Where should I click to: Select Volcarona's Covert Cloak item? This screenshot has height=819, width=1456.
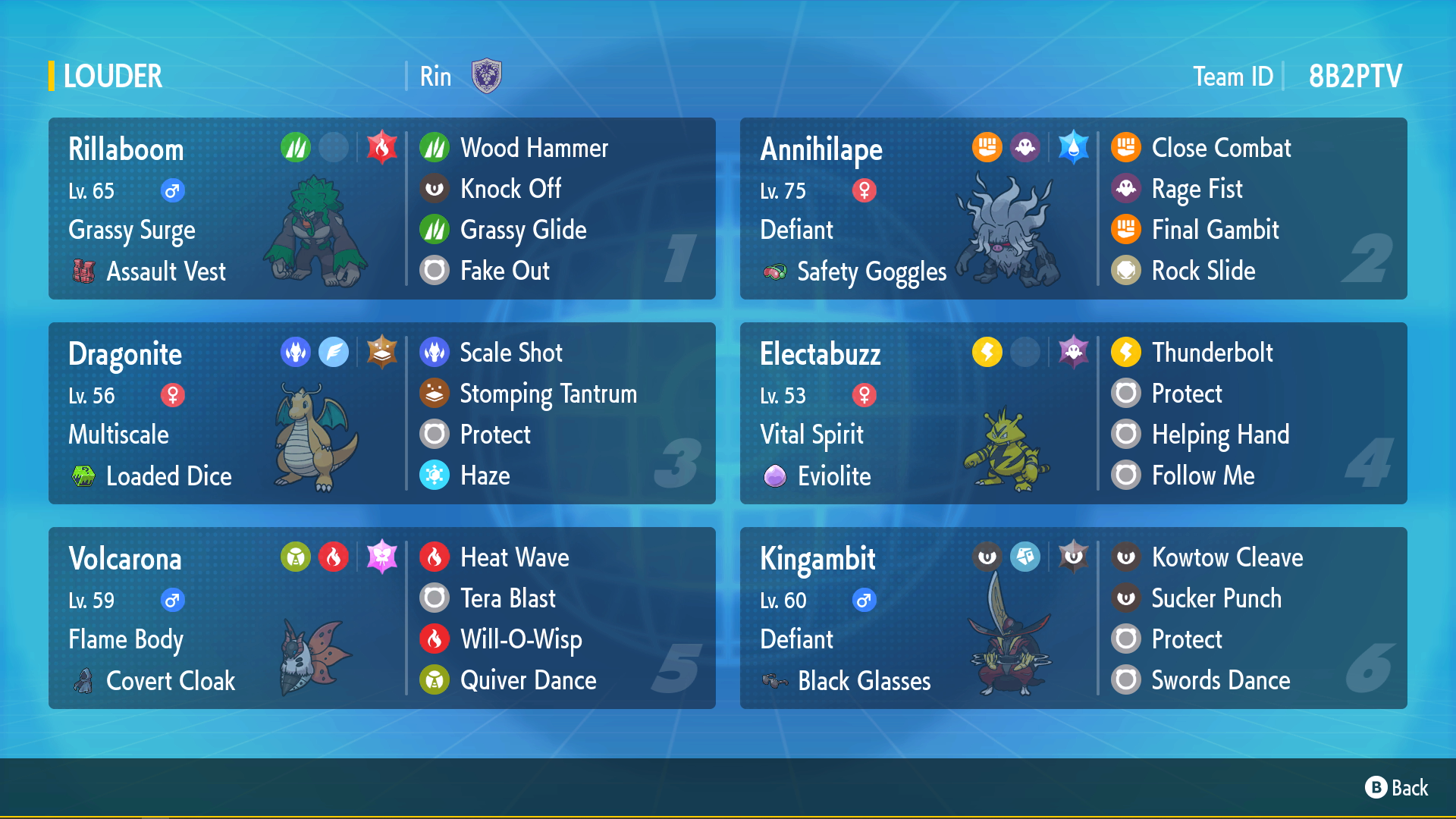(x=170, y=681)
